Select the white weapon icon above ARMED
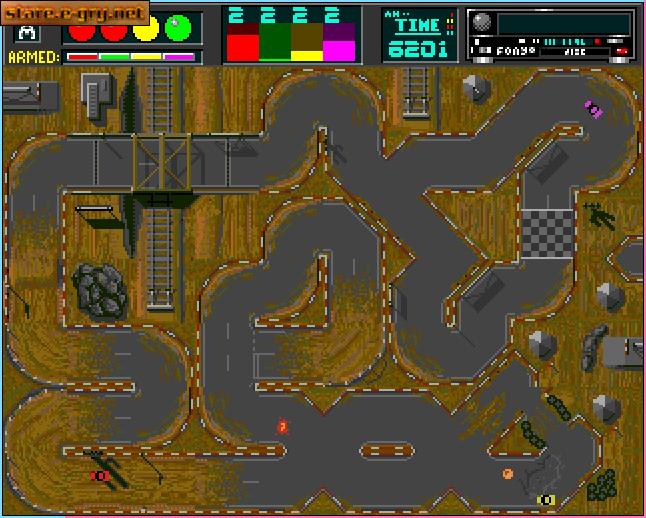646x518 pixels. pos(22,32)
